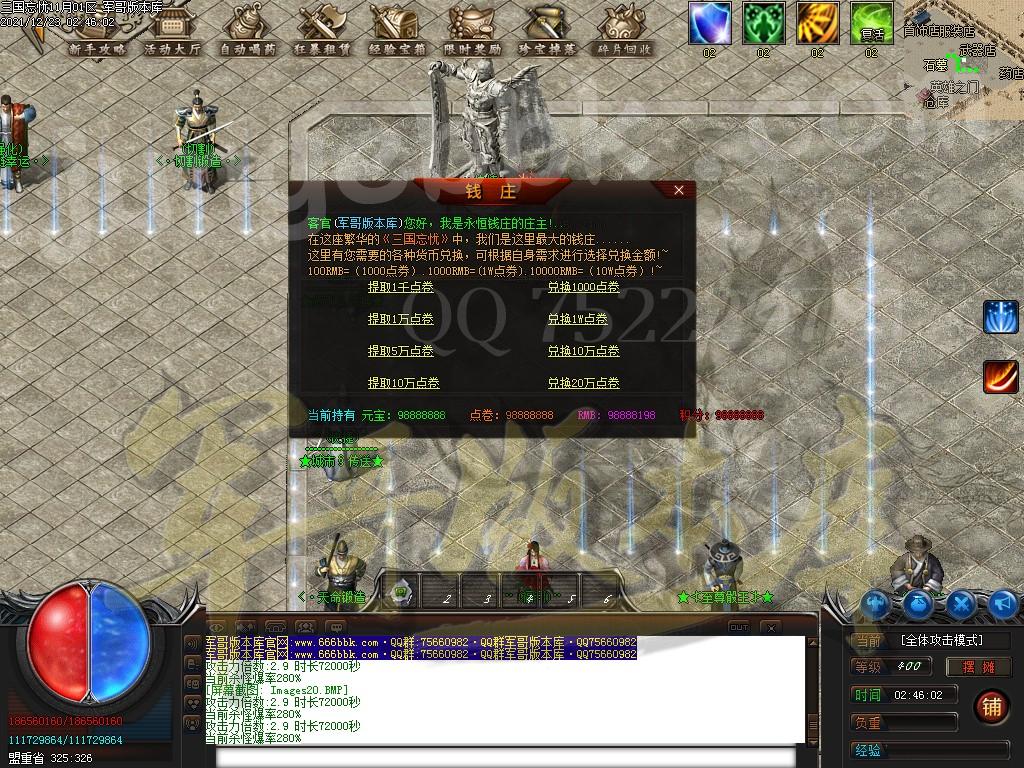Select 提取5万点卷 withdrawal link
Screen dimensions: 1024x768
(400, 351)
